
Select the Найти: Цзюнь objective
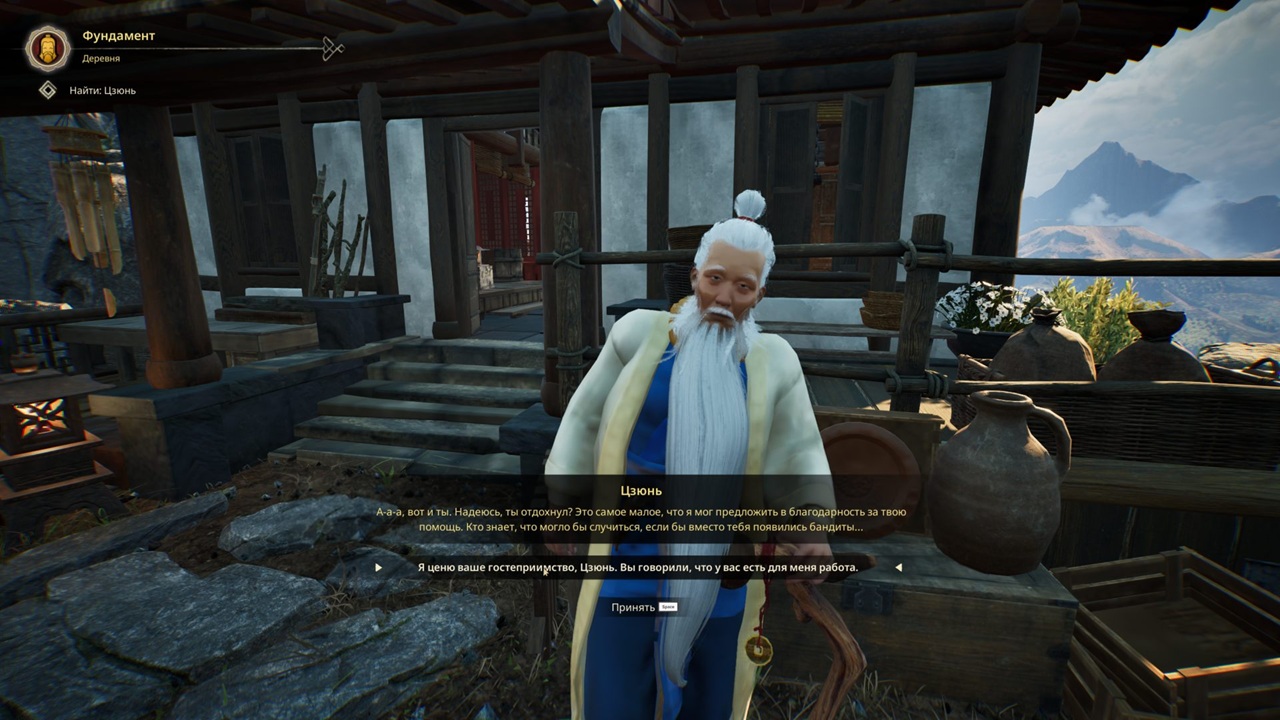[x=102, y=91]
